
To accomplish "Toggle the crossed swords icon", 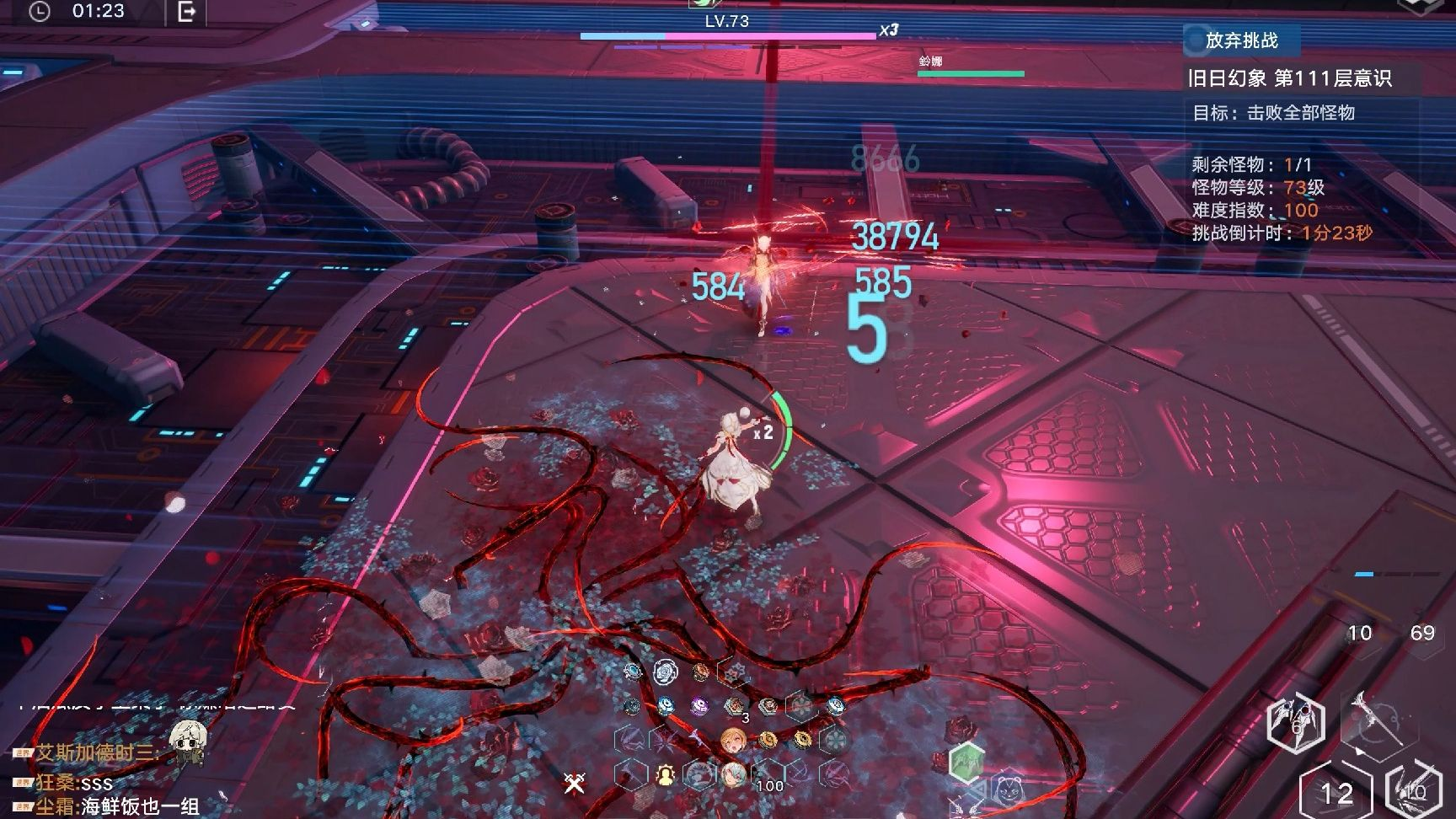I will [x=575, y=784].
